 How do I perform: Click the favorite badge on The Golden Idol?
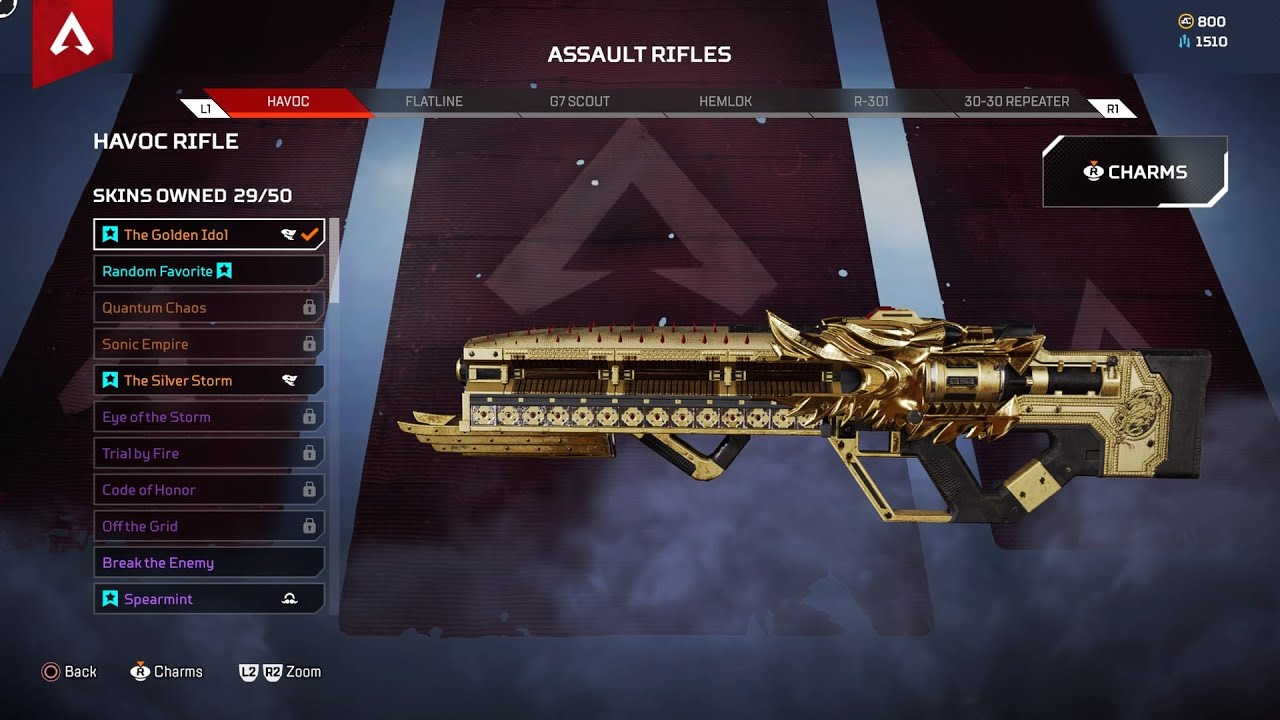pyautogui.click(x=109, y=234)
